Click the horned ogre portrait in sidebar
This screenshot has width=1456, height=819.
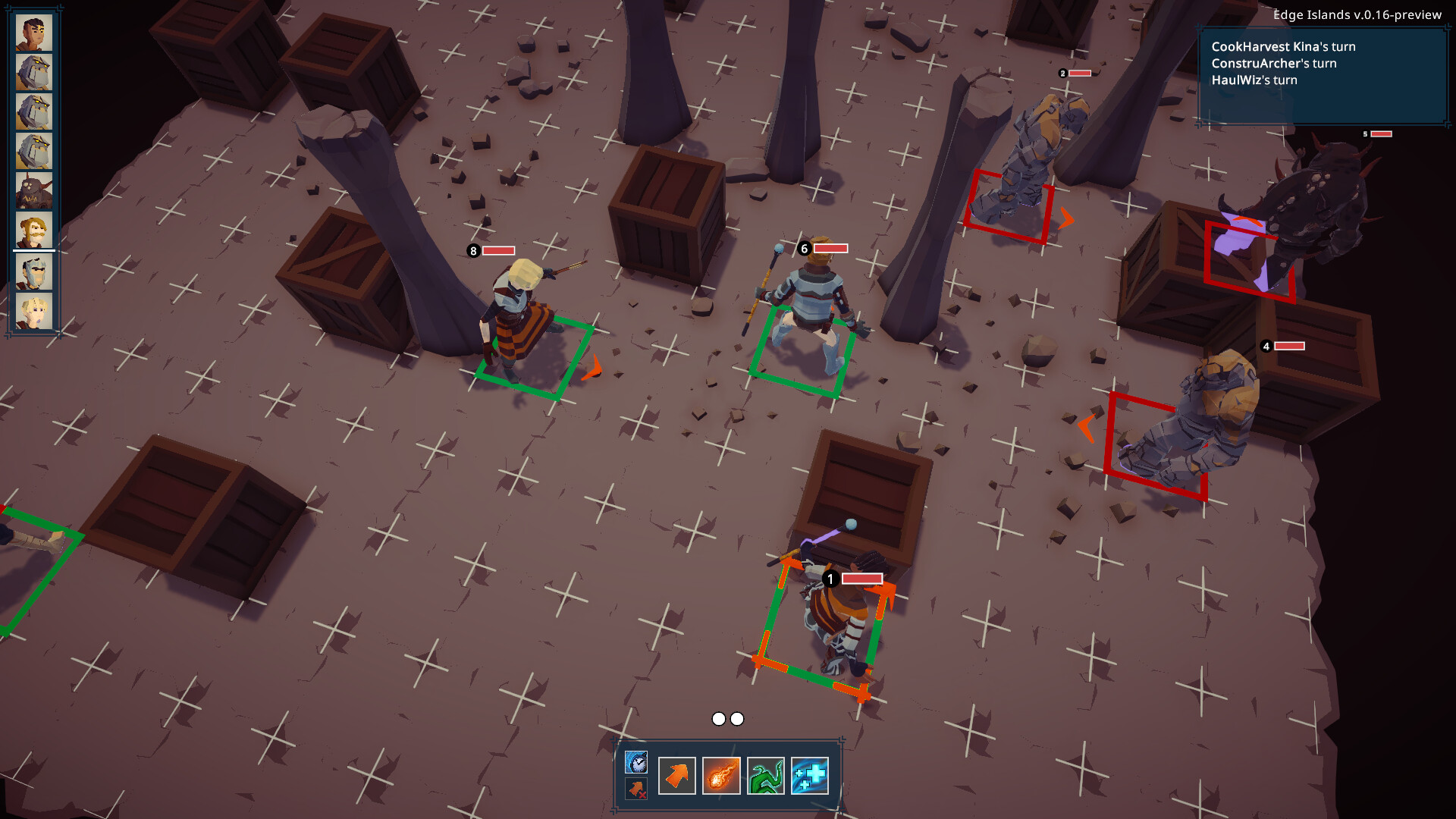(33, 190)
